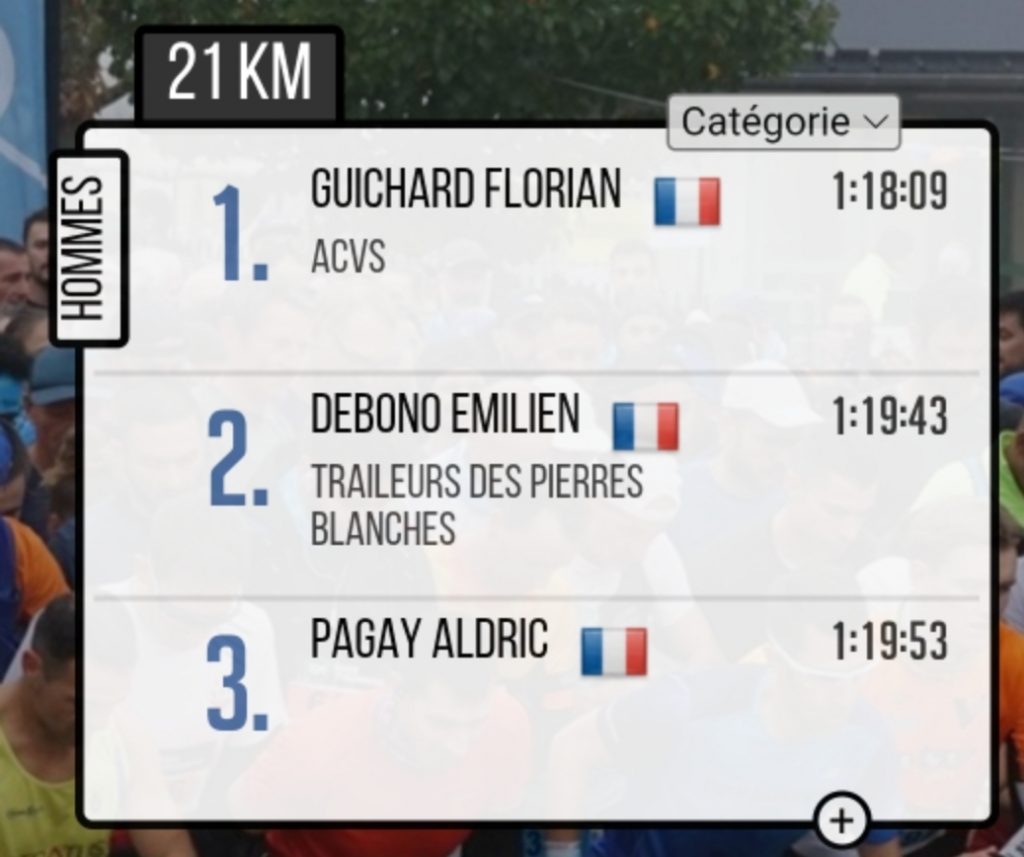Switch to the 21 KM tab
The width and height of the screenshot is (1024, 857).
(239, 74)
